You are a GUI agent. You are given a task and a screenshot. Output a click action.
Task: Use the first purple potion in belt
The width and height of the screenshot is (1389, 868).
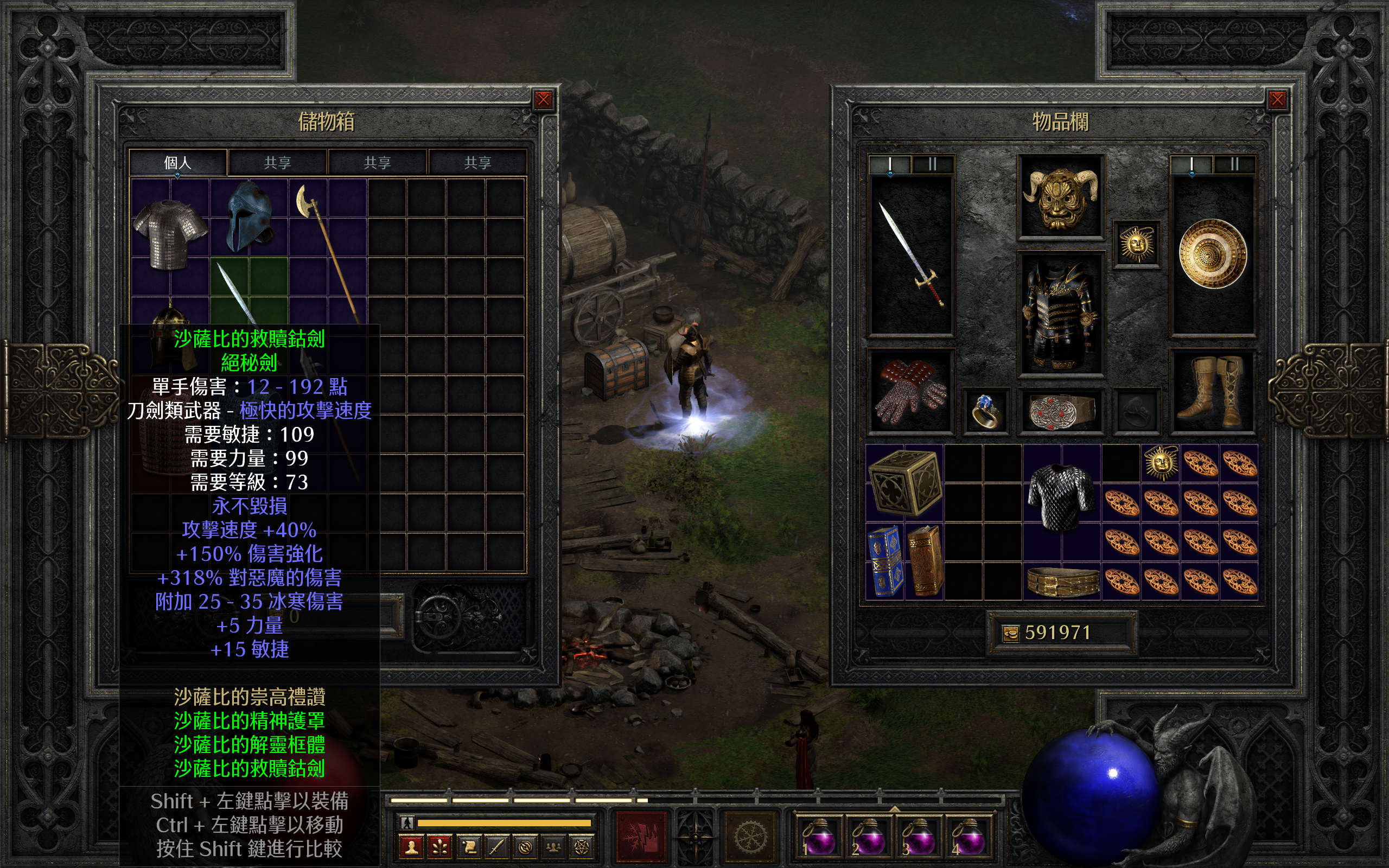818,837
